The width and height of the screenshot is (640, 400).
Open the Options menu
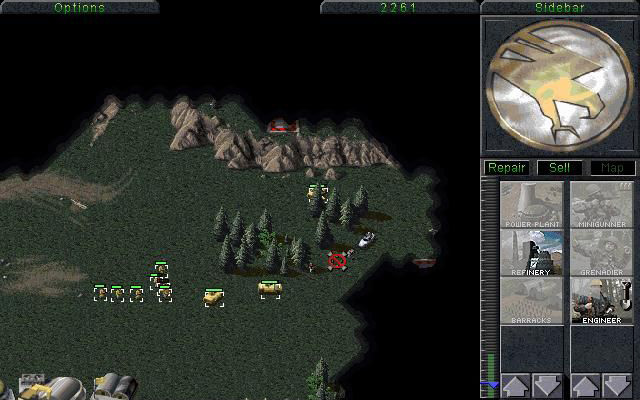79,7
